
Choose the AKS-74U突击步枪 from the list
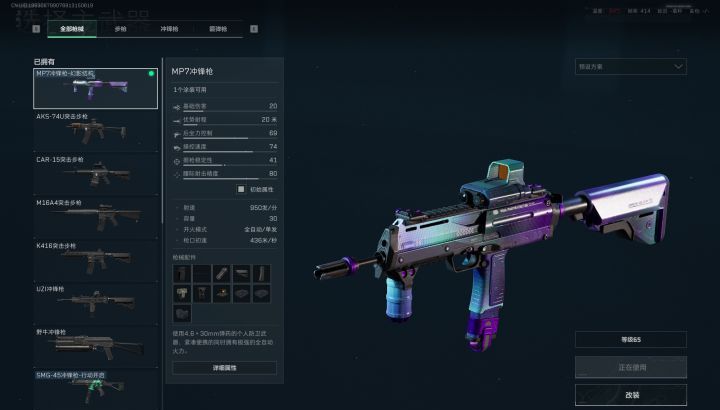tap(95, 130)
